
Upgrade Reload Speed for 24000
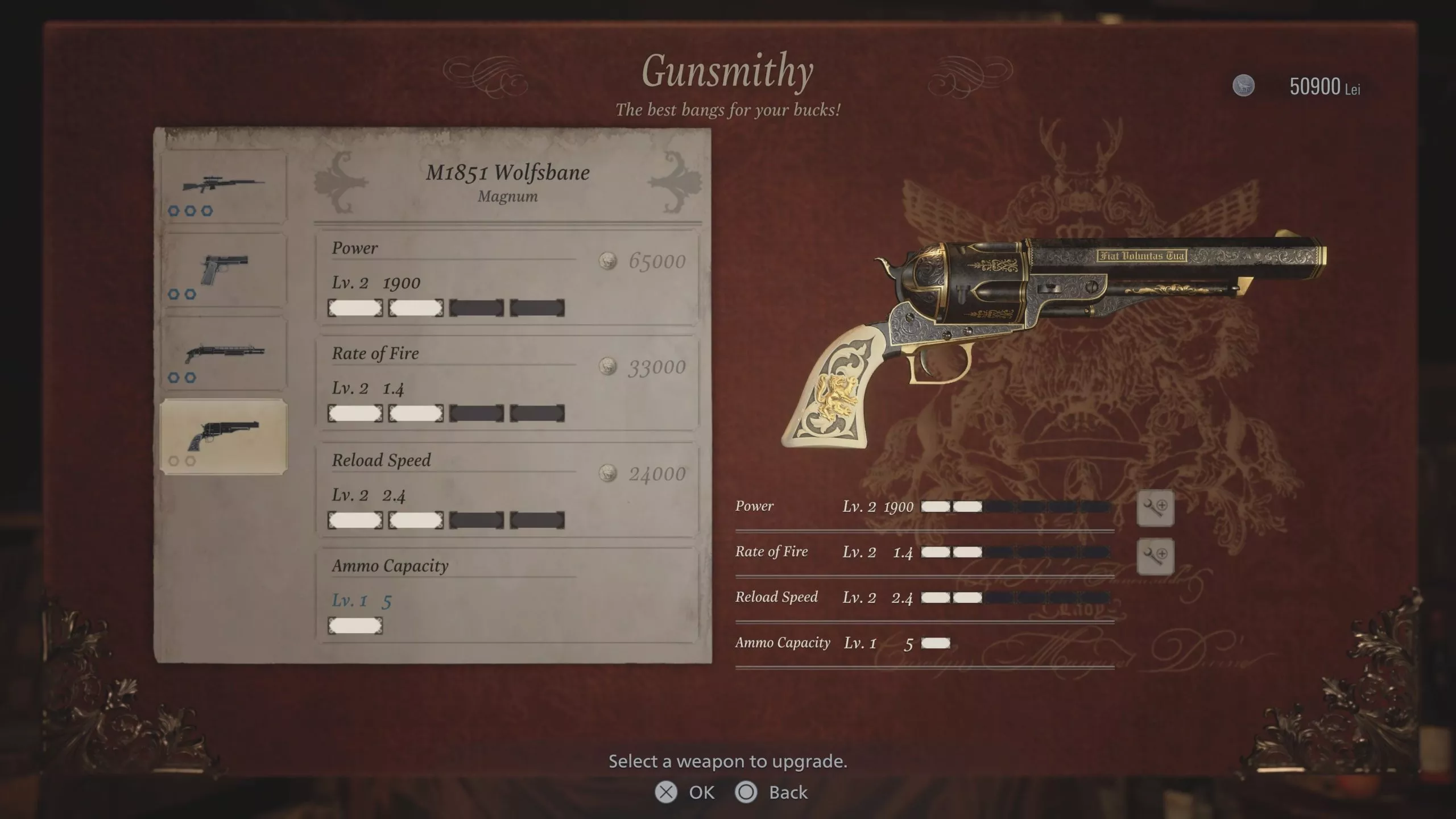pyautogui.click(x=507, y=490)
